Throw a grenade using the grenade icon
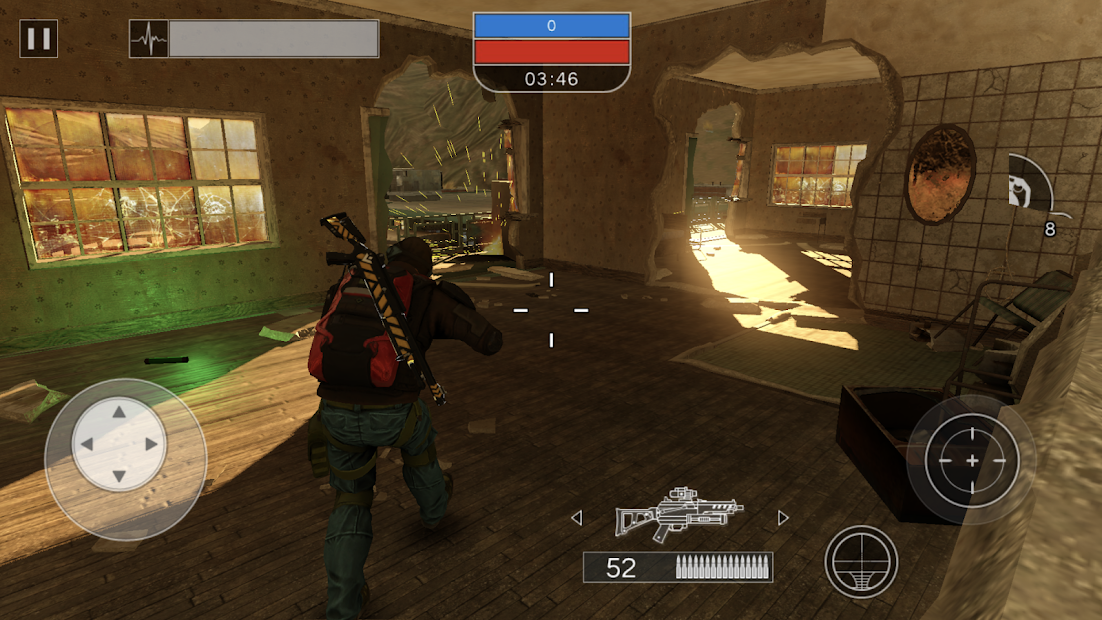 1027,190
